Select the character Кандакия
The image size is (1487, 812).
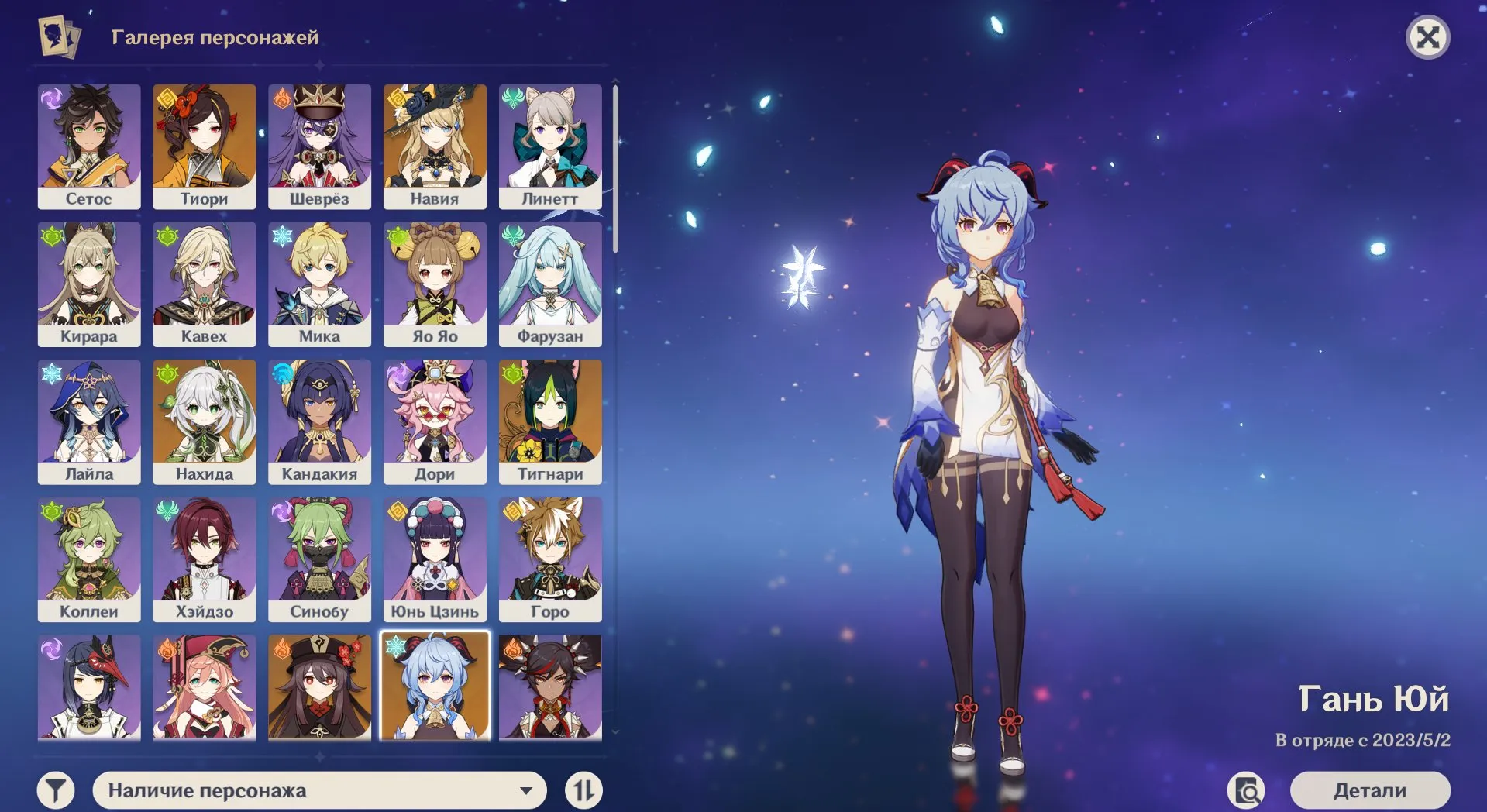320,422
